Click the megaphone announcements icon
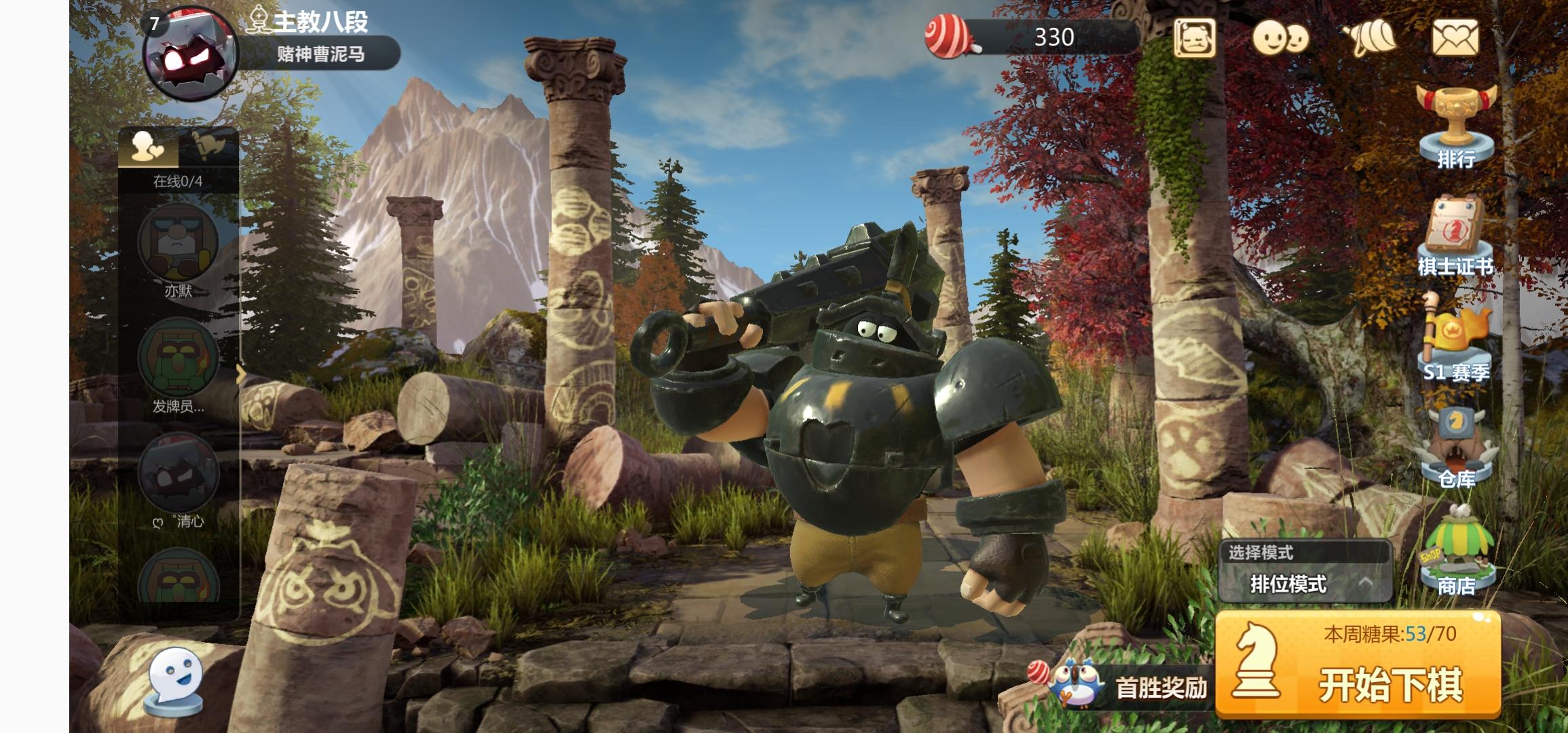 coord(1368,37)
